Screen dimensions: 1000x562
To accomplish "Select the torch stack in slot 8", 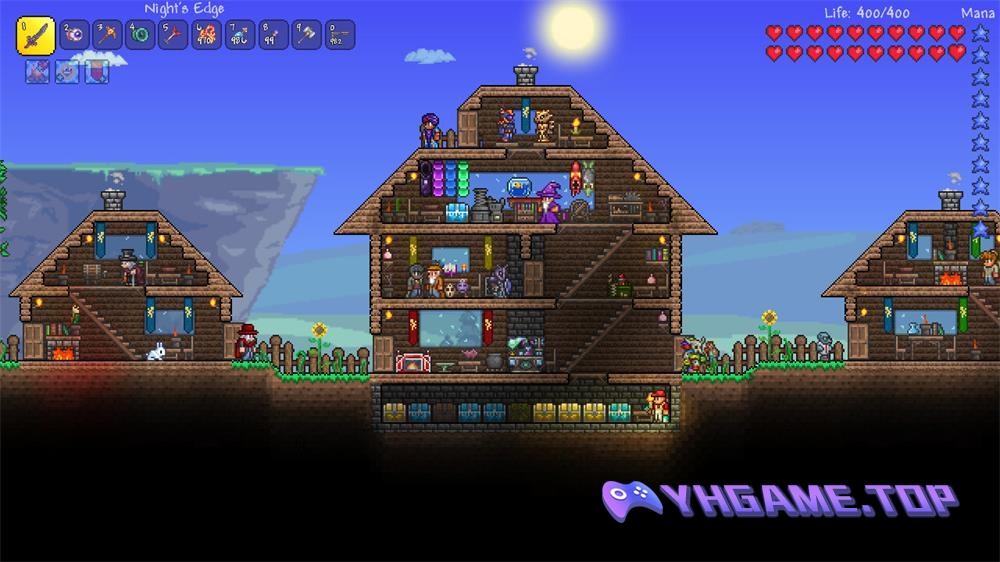I will 273,35.
